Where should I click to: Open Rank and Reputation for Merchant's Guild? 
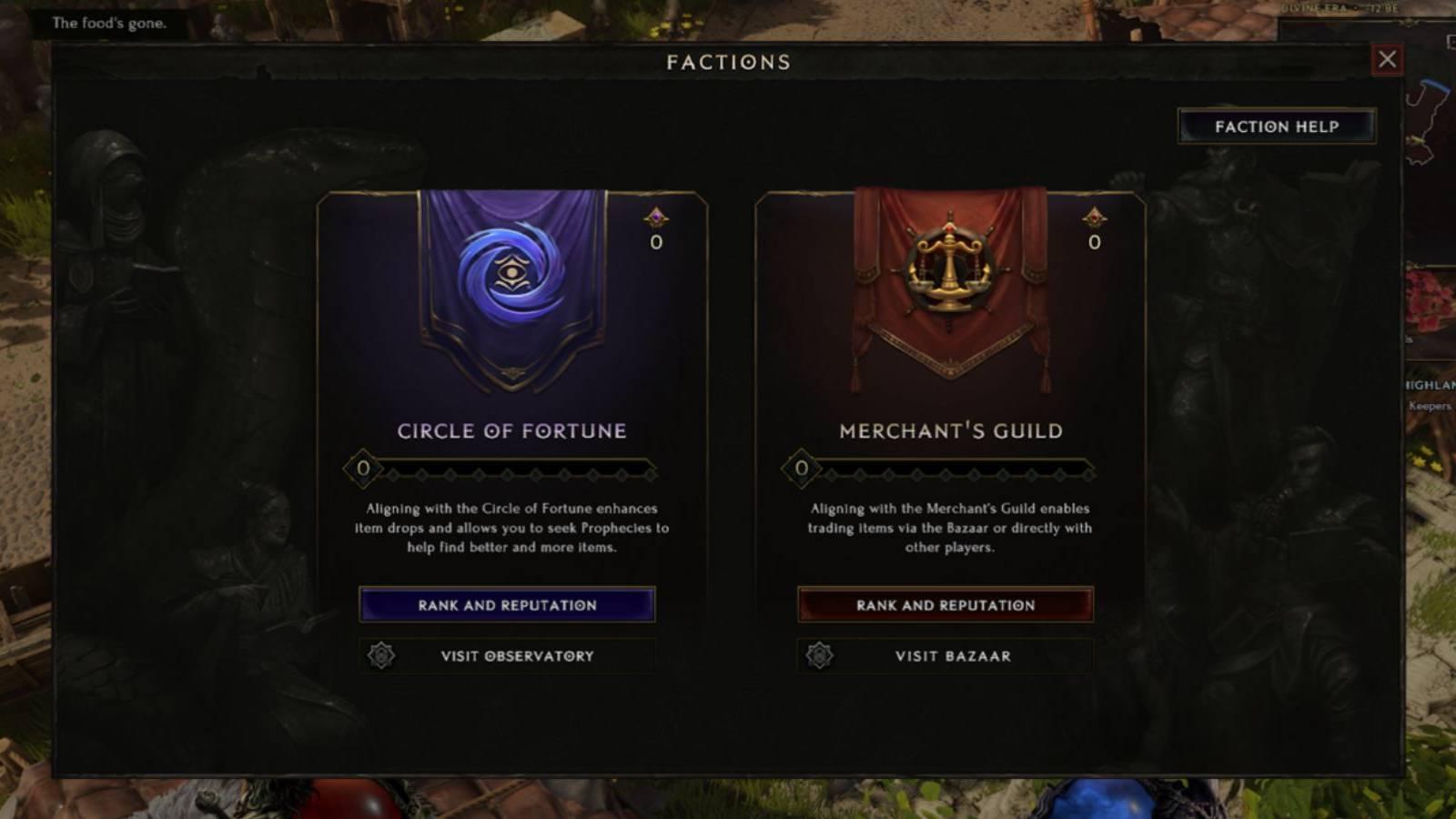[945, 604]
